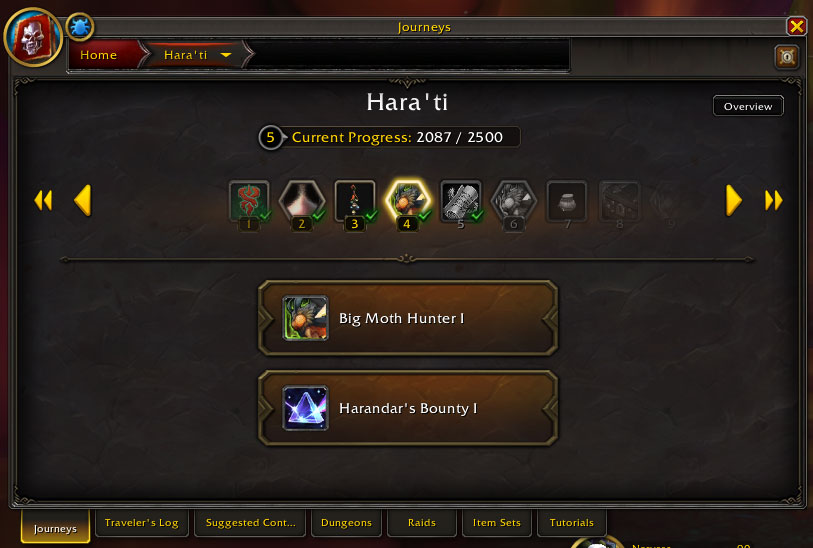The height and width of the screenshot is (548, 813).
Task: Select the rank 6 reward icon
Action: tap(514, 200)
